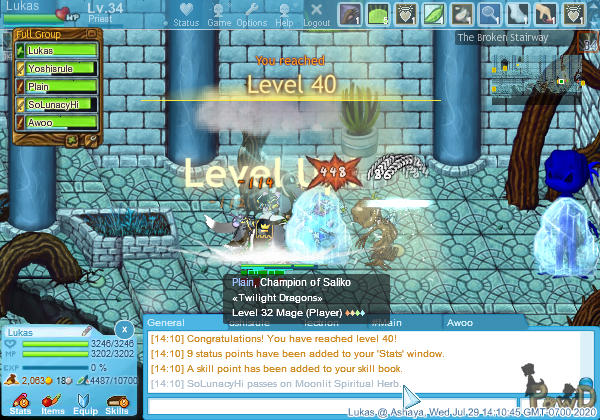Open the Status menu
This screenshot has width=600, height=420.
(x=185, y=14)
